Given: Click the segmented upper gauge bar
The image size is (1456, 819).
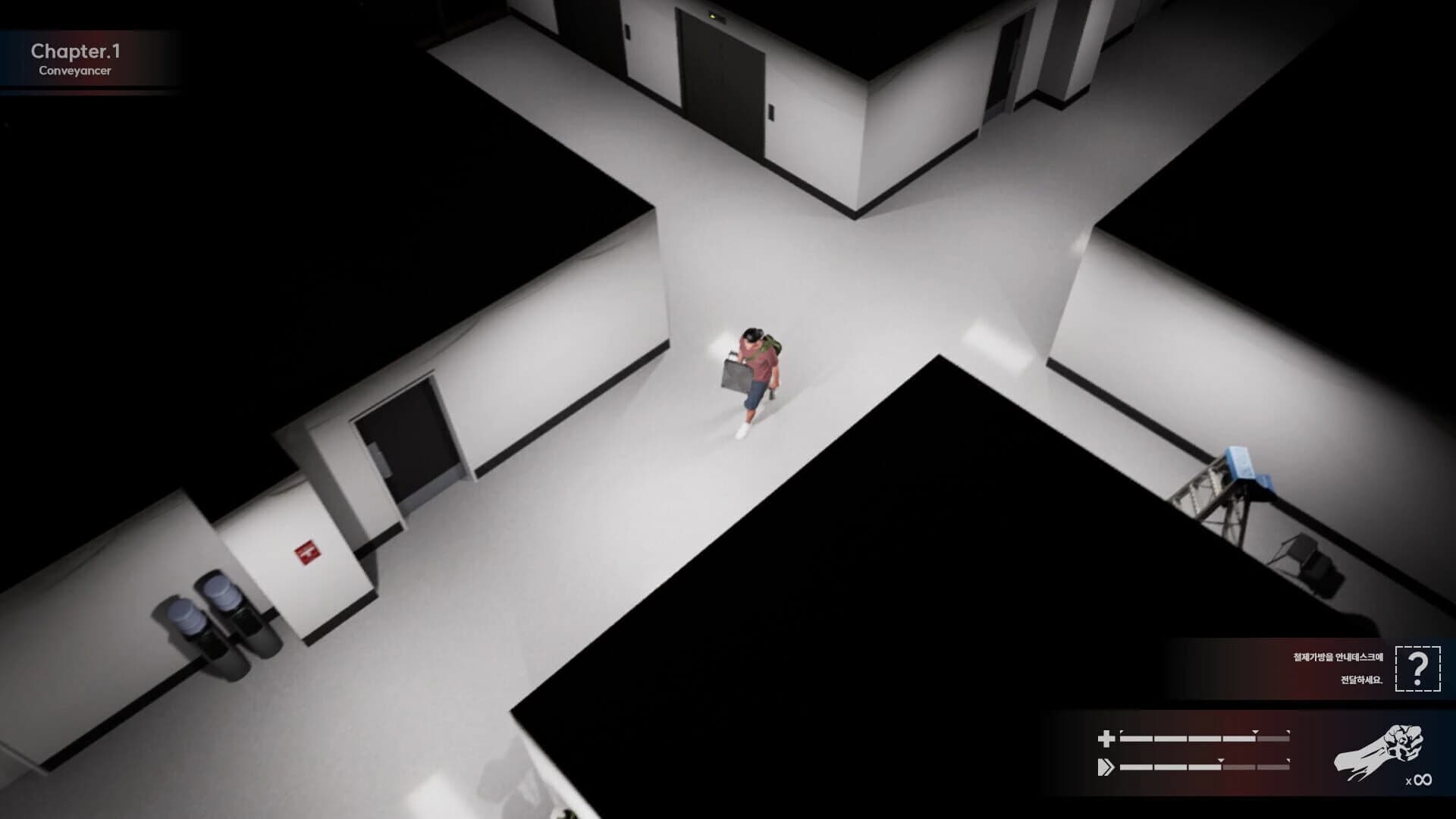Looking at the screenshot, I should click(x=1191, y=738).
